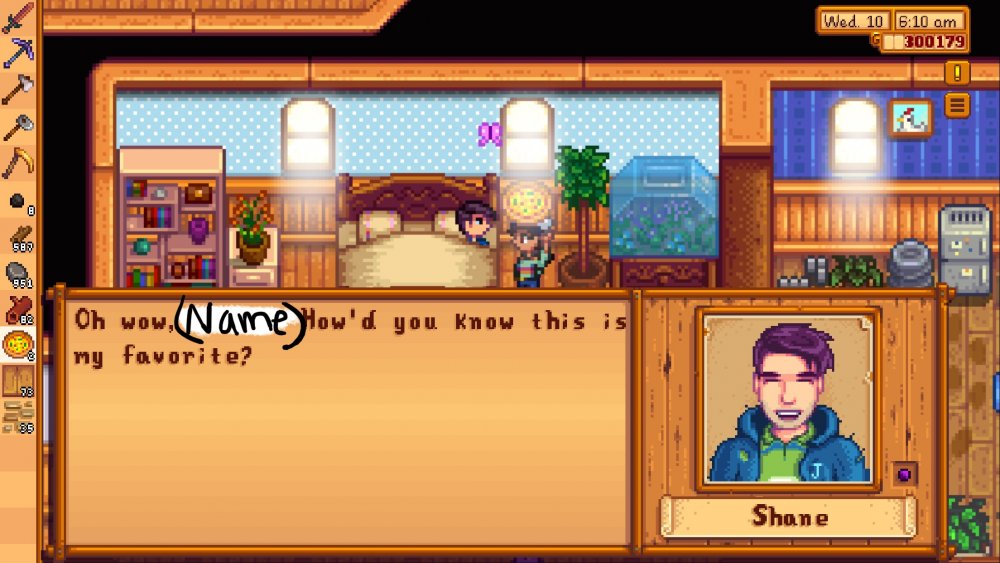Screen dimensions: 1000x563
Task: Click Shane's dialogue text box to continue
Action: pos(348,418)
